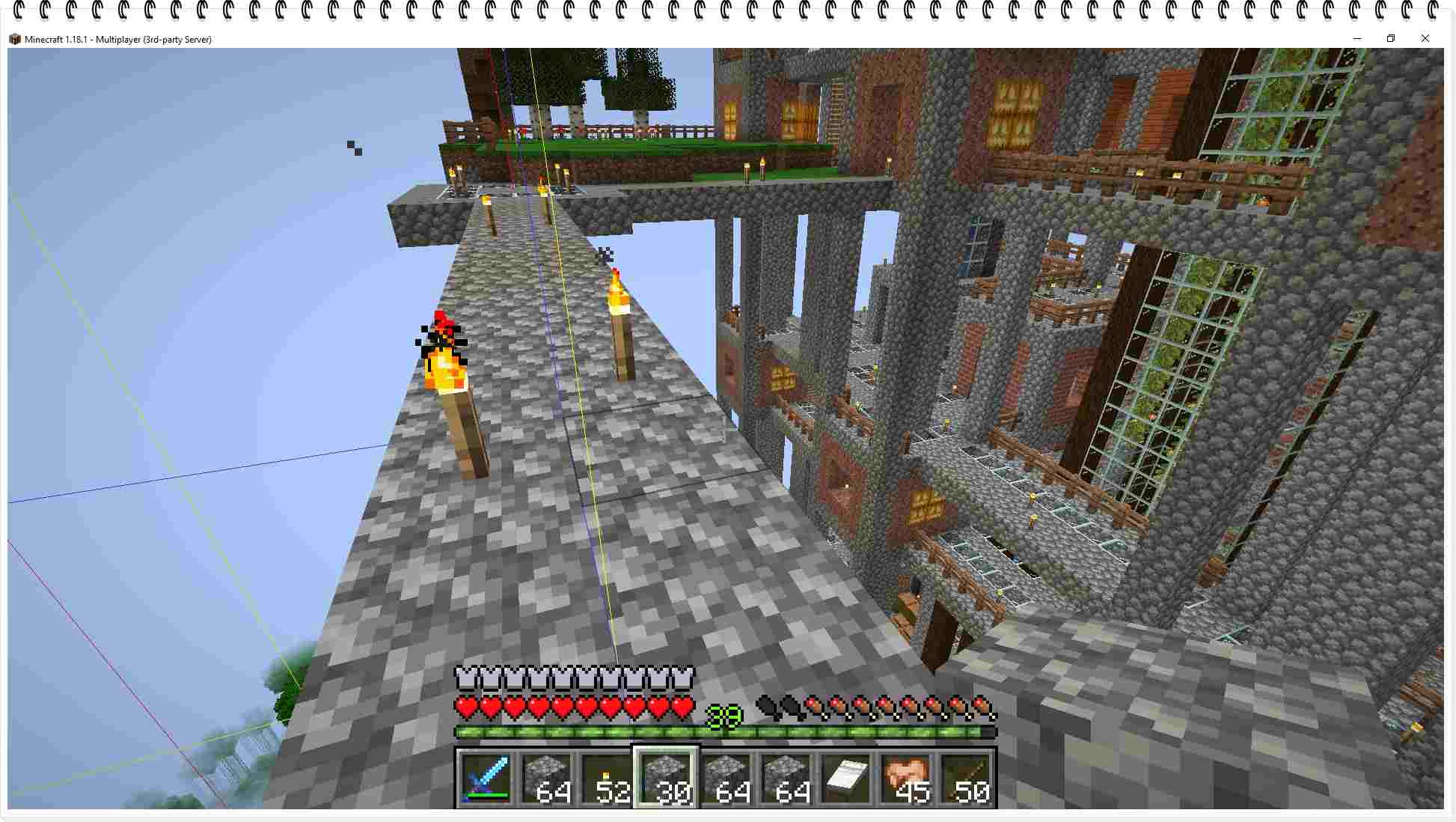
Task: Pick the cooked meat stack of 45
Action: coord(905,778)
